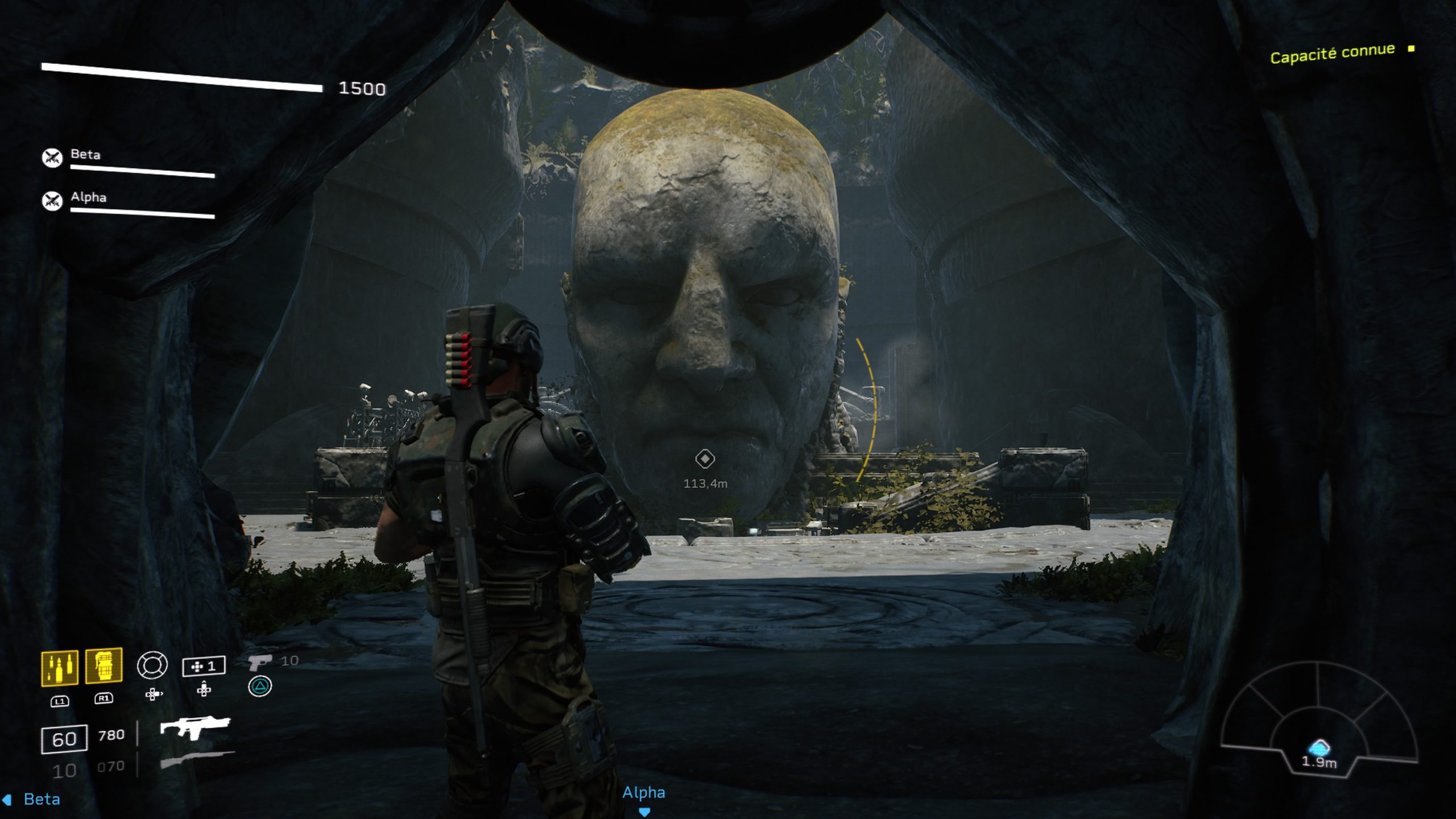Image resolution: width=1456 pixels, height=819 pixels.
Task: Switch to the pistol sidearm icon
Action: (260, 662)
